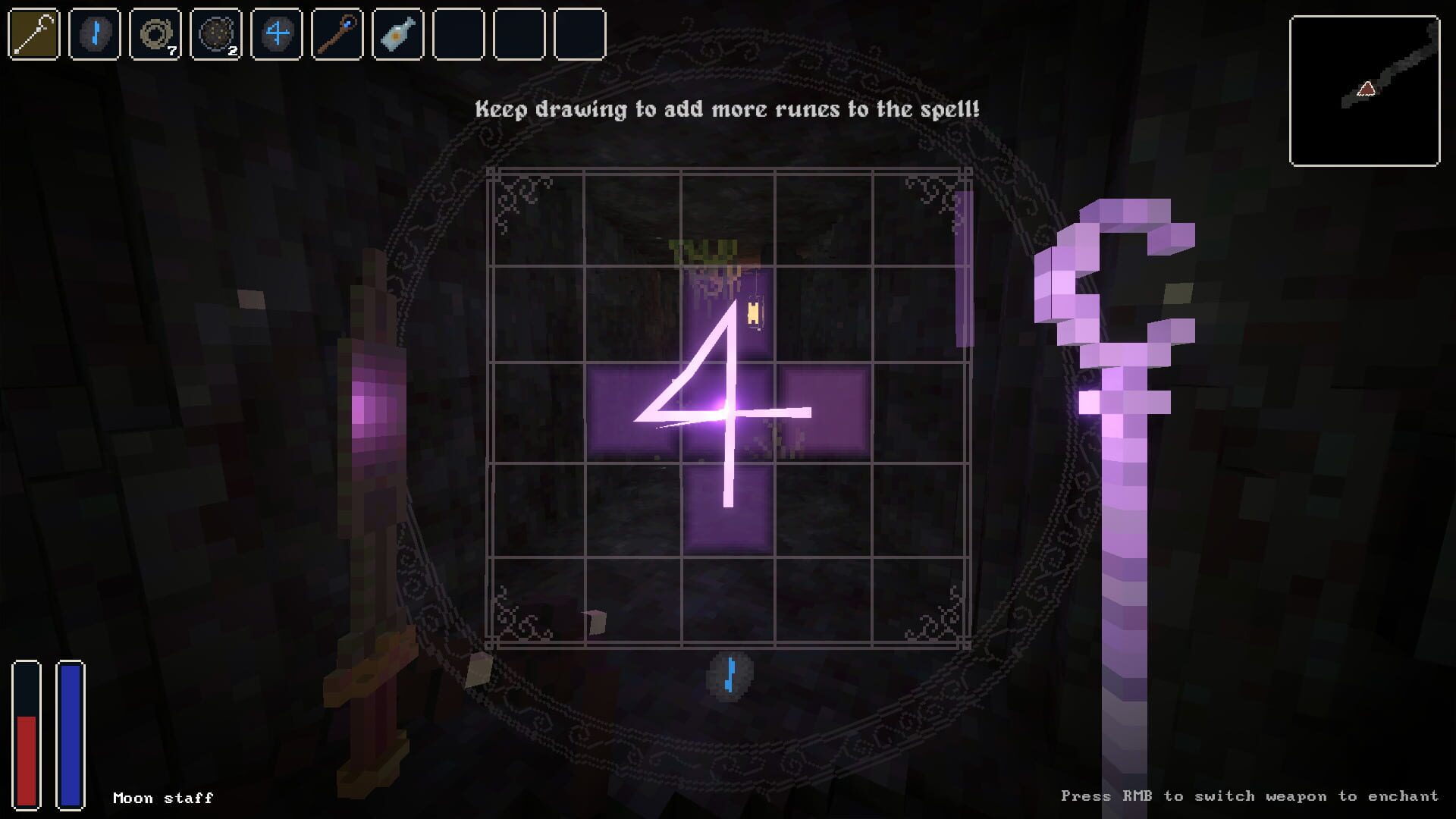Click the 'Keep drawing to add more runes' message
Viewport: 1456px width, 819px height.
(x=726, y=109)
